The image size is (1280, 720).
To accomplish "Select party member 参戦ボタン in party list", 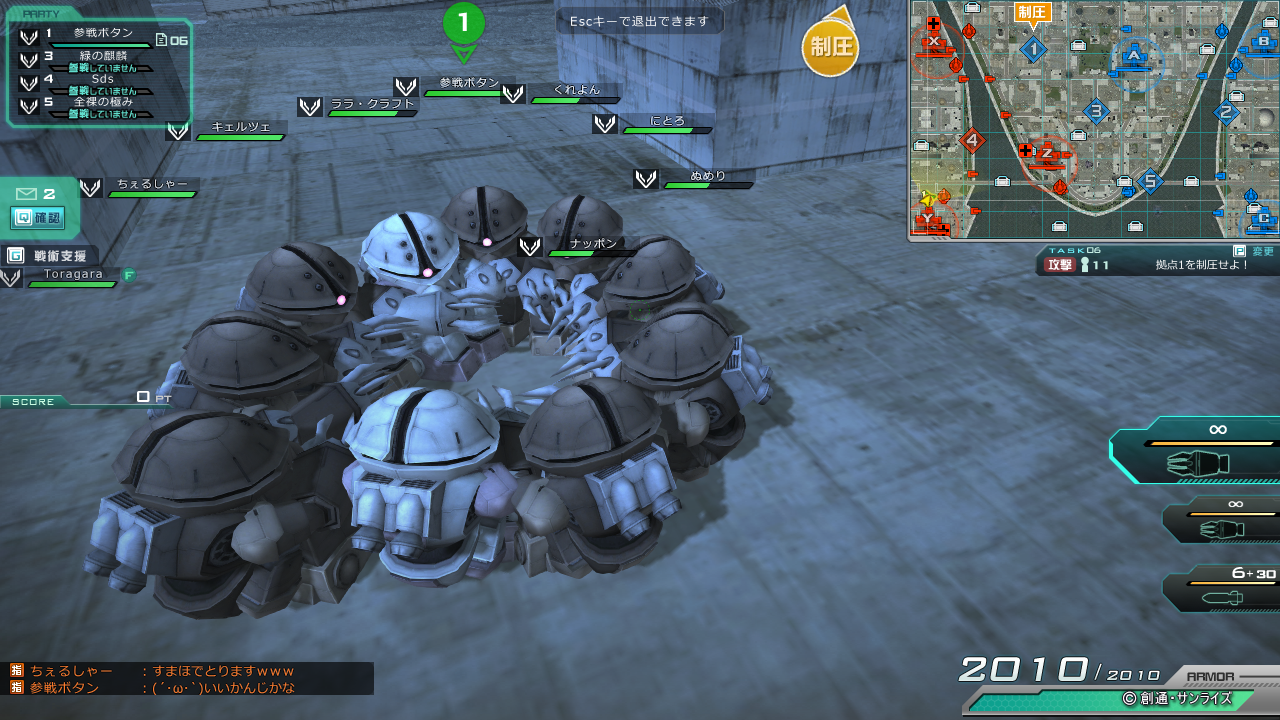I will (x=100, y=35).
